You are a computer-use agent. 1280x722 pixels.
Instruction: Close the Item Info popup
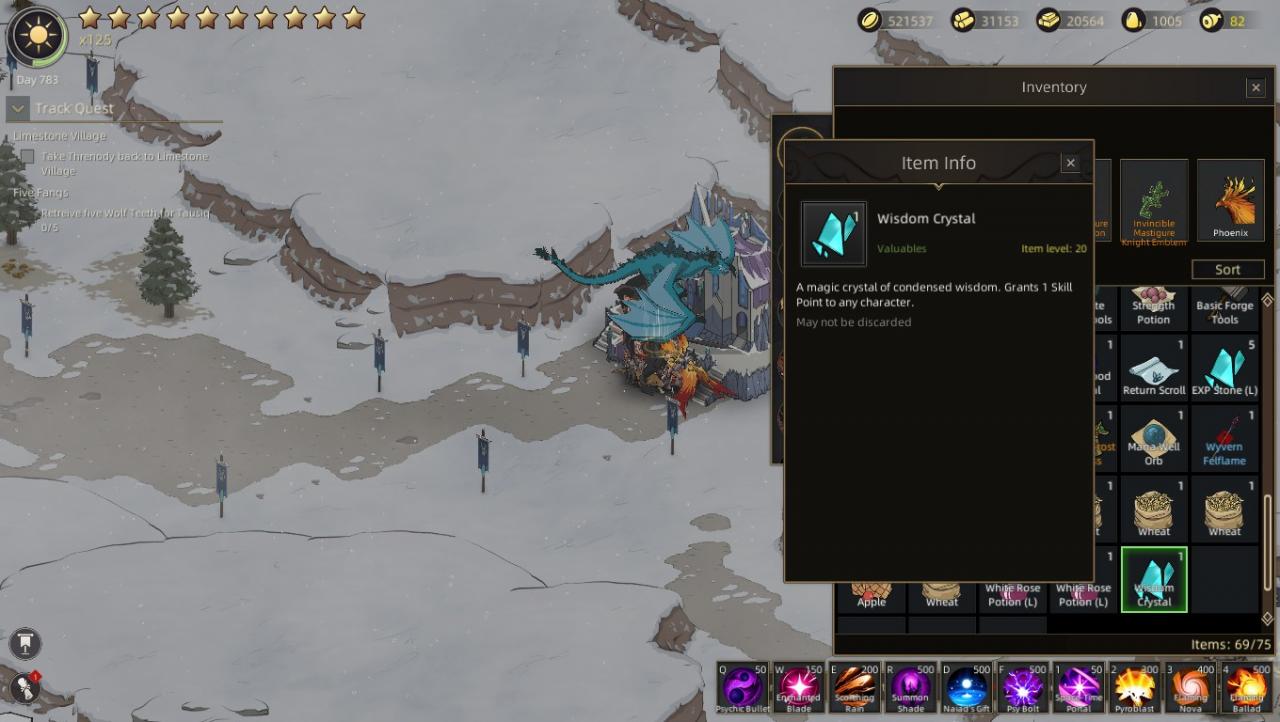click(x=1070, y=163)
